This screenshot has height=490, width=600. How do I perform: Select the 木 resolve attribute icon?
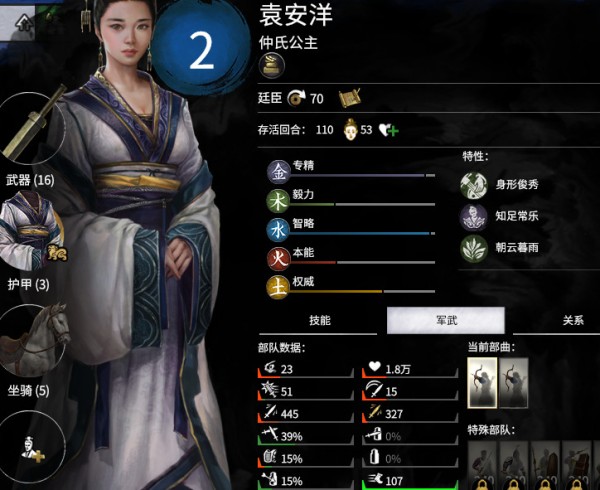click(x=277, y=201)
